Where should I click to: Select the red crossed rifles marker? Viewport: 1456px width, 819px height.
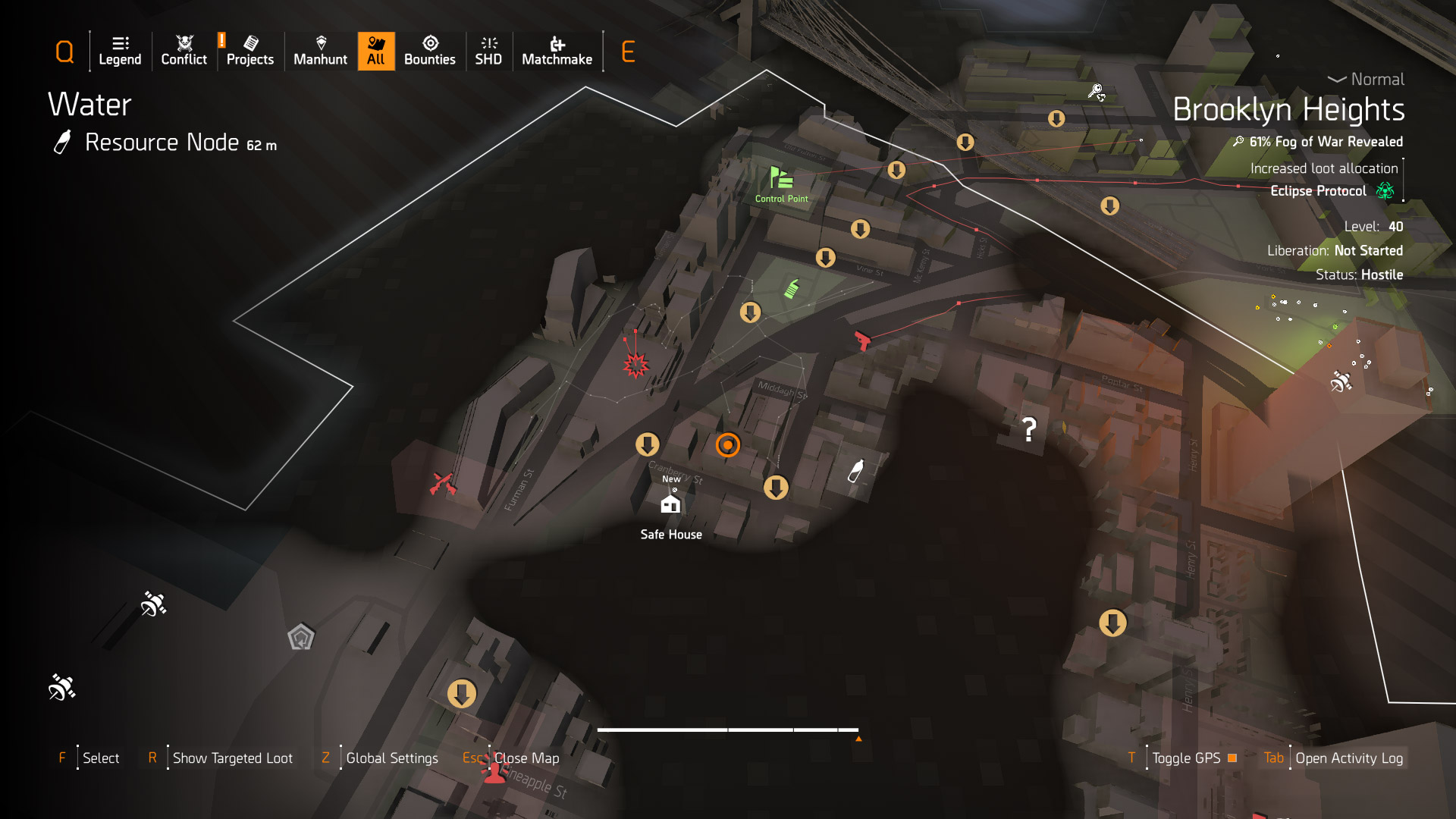(x=442, y=483)
